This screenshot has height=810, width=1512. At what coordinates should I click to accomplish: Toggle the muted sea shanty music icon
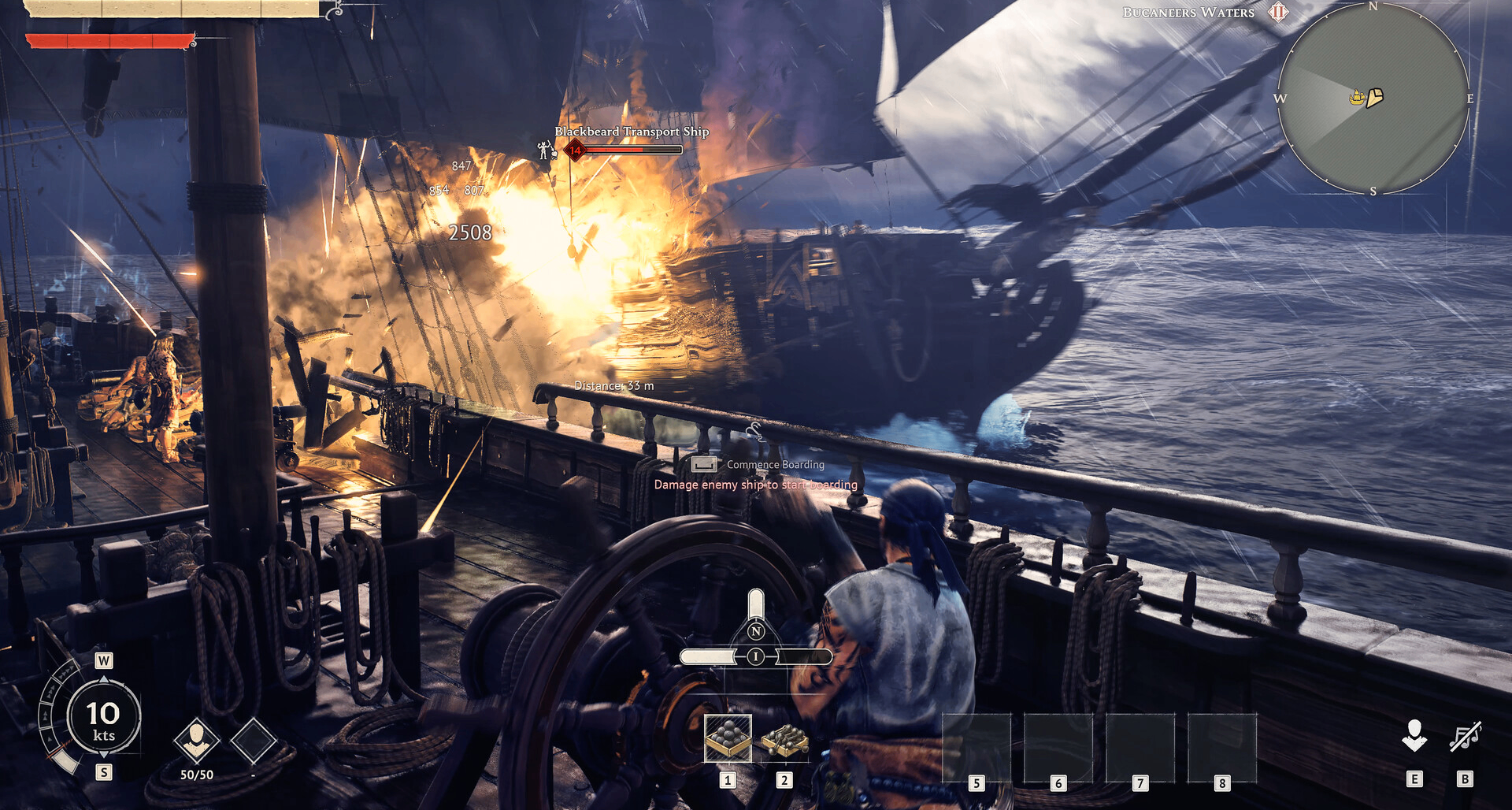point(1465,737)
